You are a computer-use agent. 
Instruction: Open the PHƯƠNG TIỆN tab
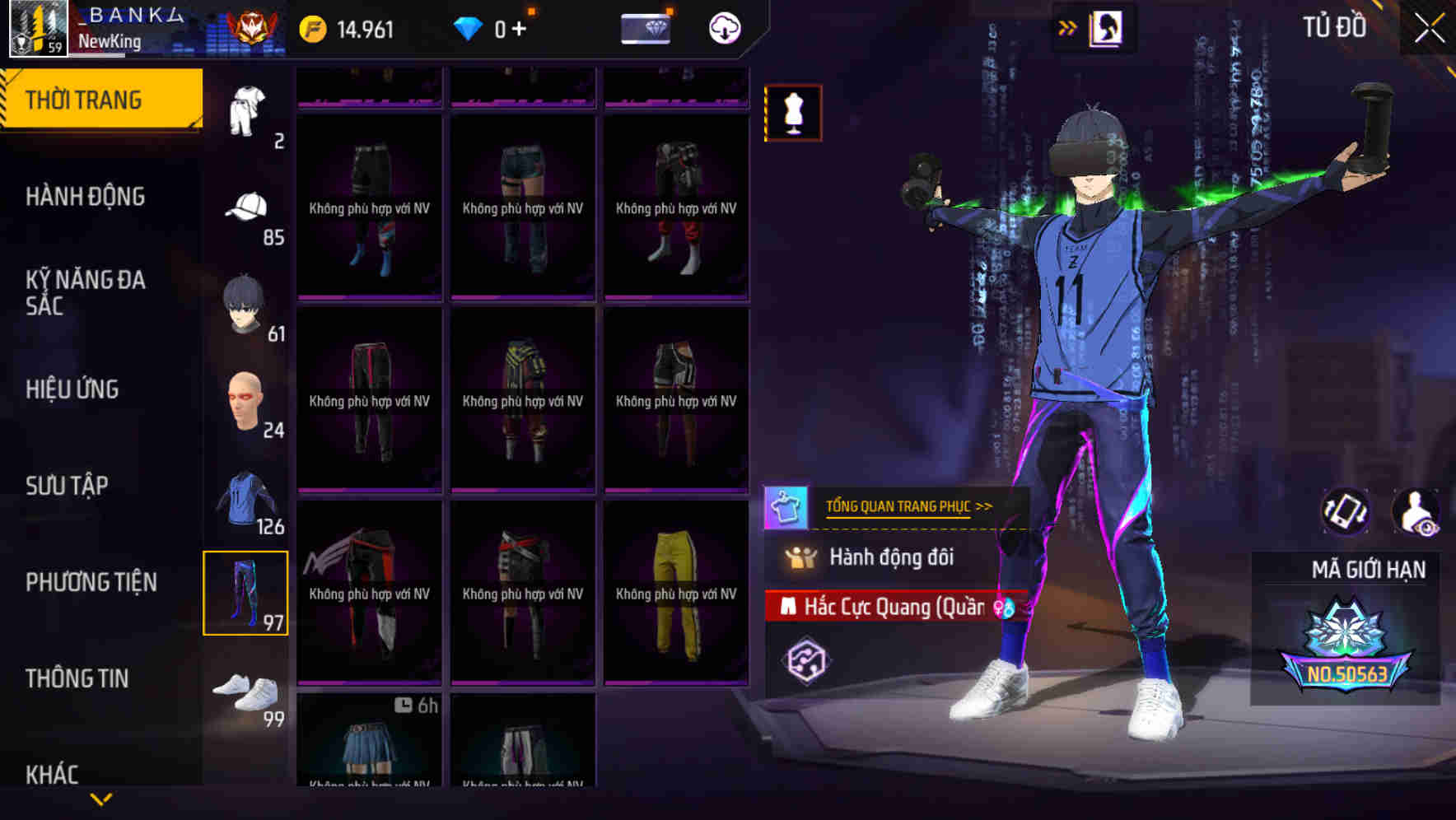click(91, 582)
